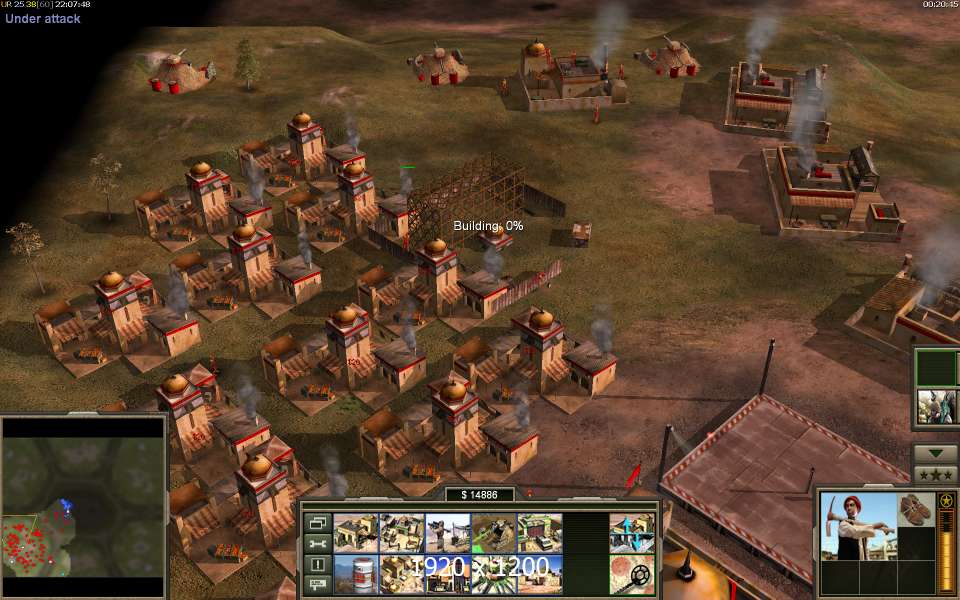Click the wrench button on the command bar
The width and height of the screenshot is (960, 600).
pyautogui.click(x=317, y=543)
